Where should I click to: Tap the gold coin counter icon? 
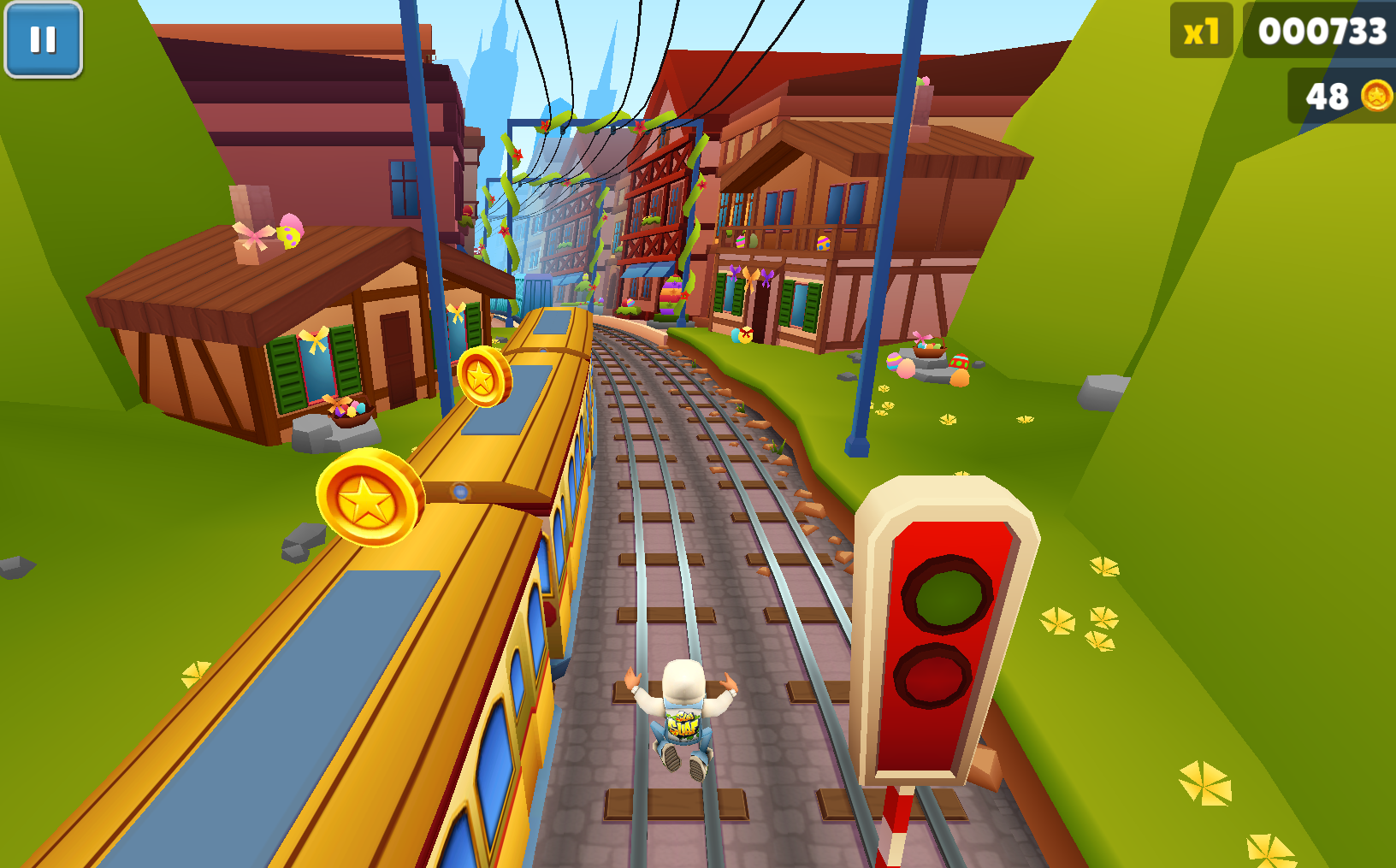tap(1376, 97)
